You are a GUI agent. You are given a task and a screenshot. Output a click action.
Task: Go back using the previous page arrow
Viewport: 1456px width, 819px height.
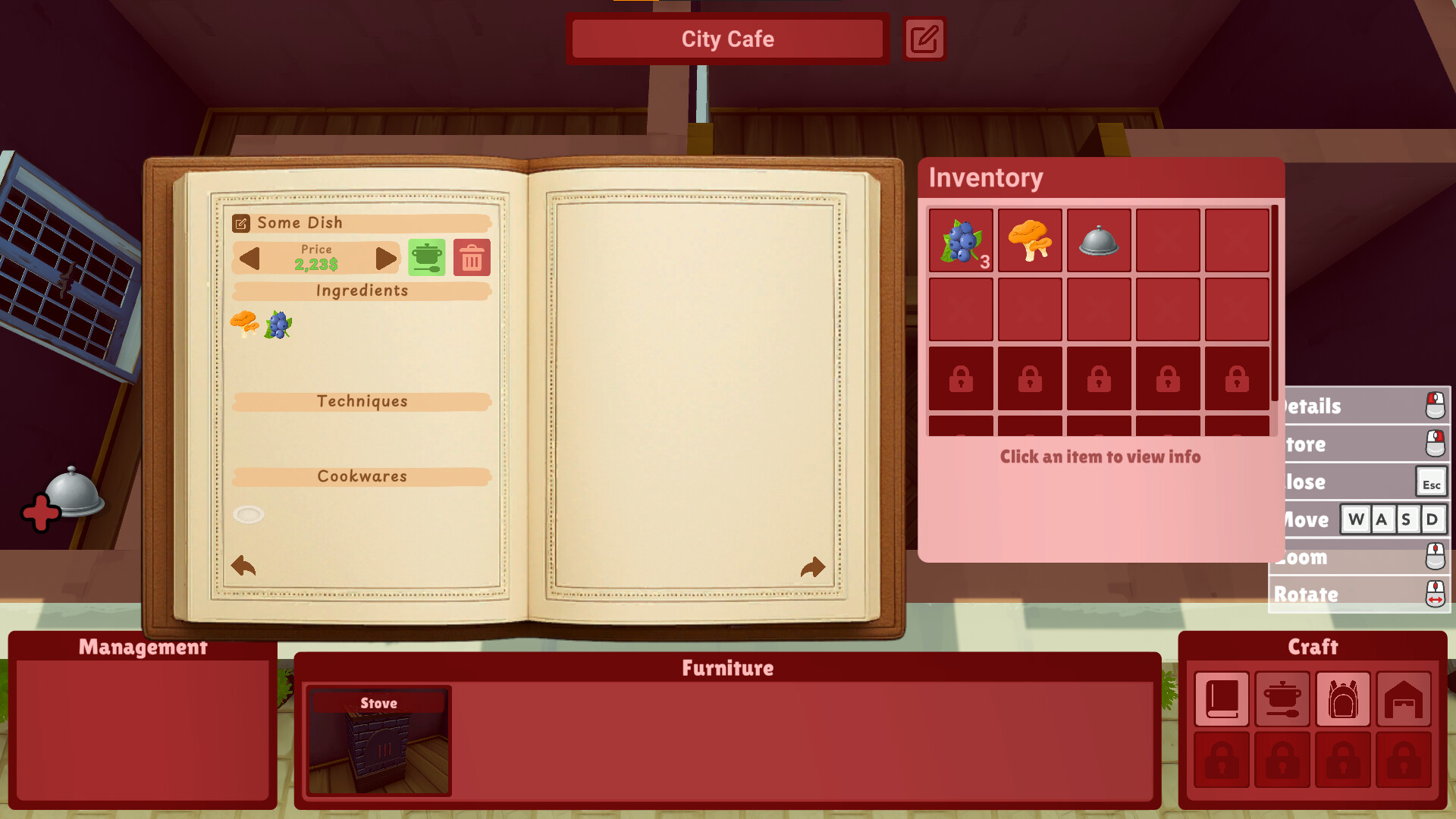click(243, 565)
